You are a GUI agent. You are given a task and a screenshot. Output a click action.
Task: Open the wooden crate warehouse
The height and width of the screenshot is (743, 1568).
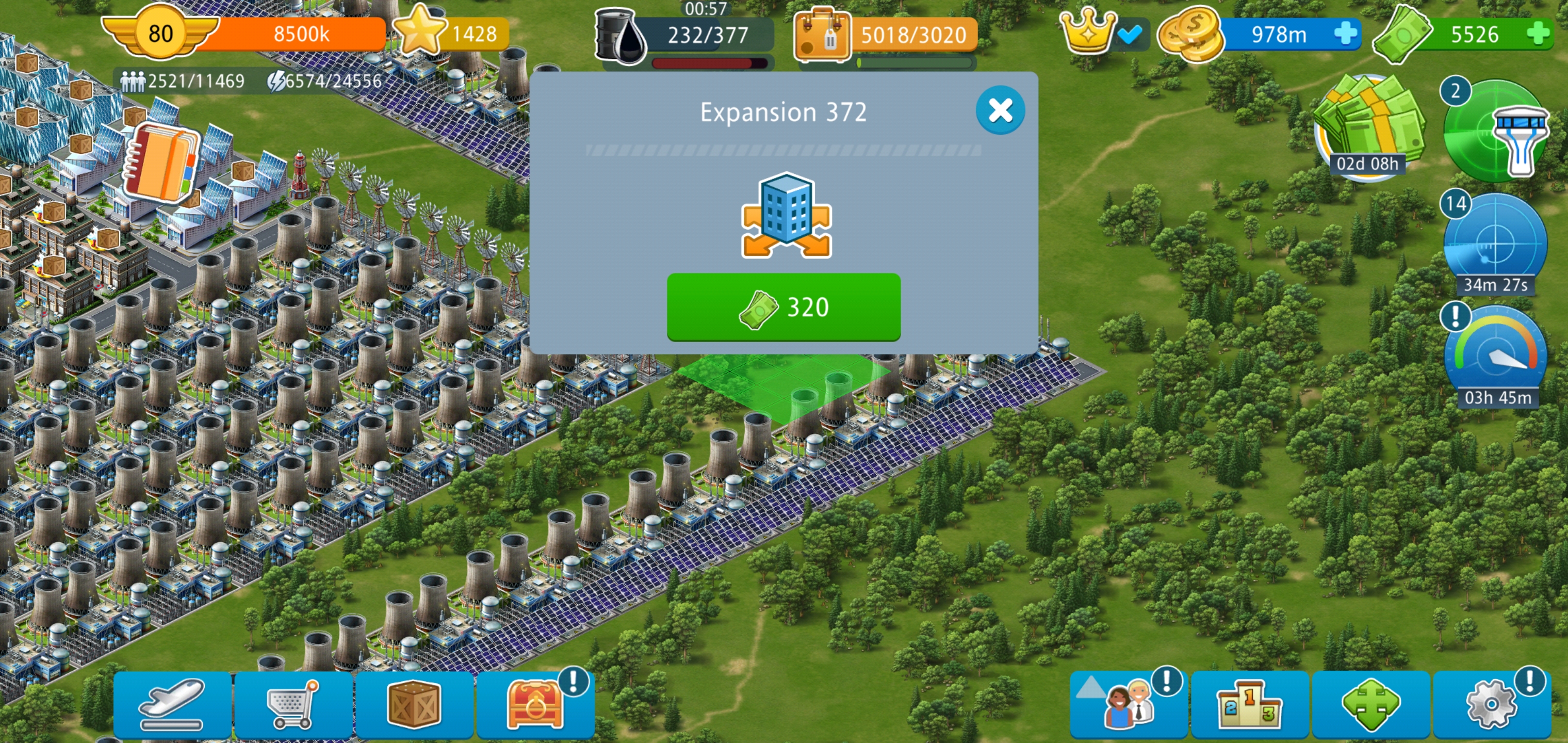[414, 705]
